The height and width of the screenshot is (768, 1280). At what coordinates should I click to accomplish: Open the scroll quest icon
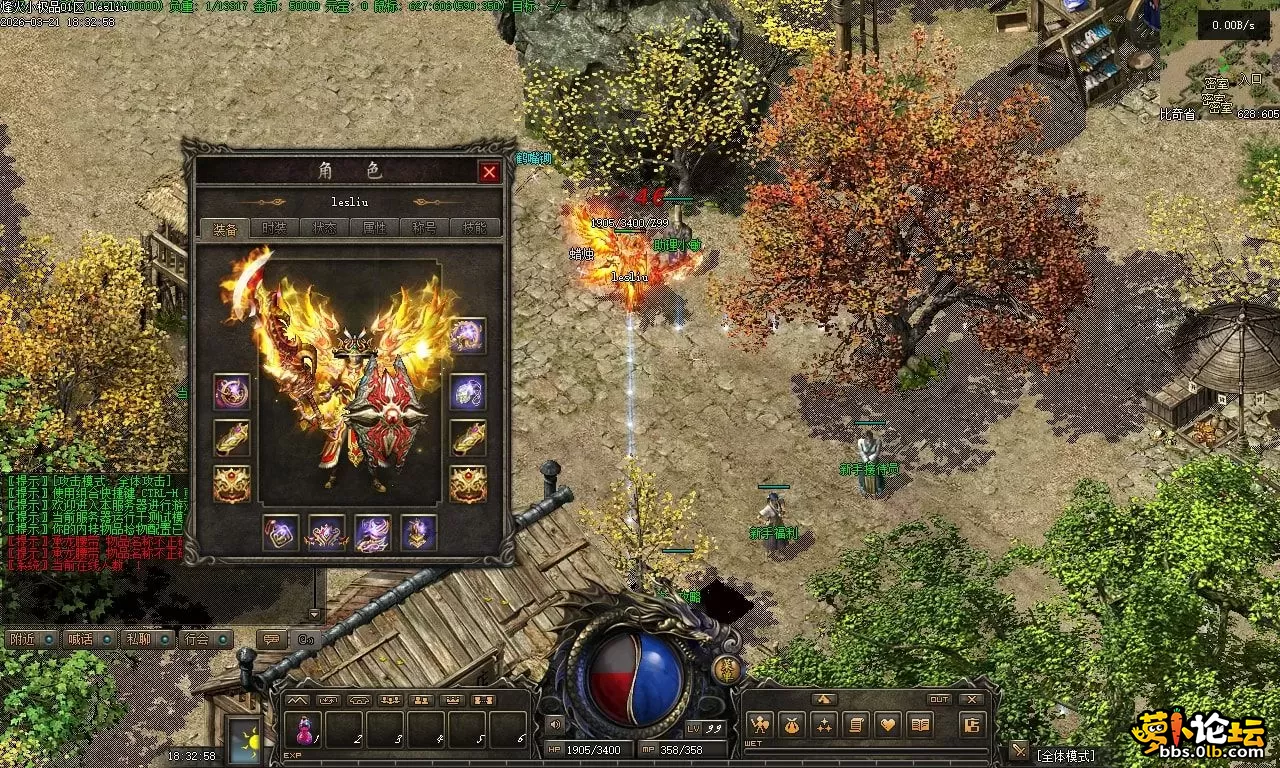click(x=856, y=724)
